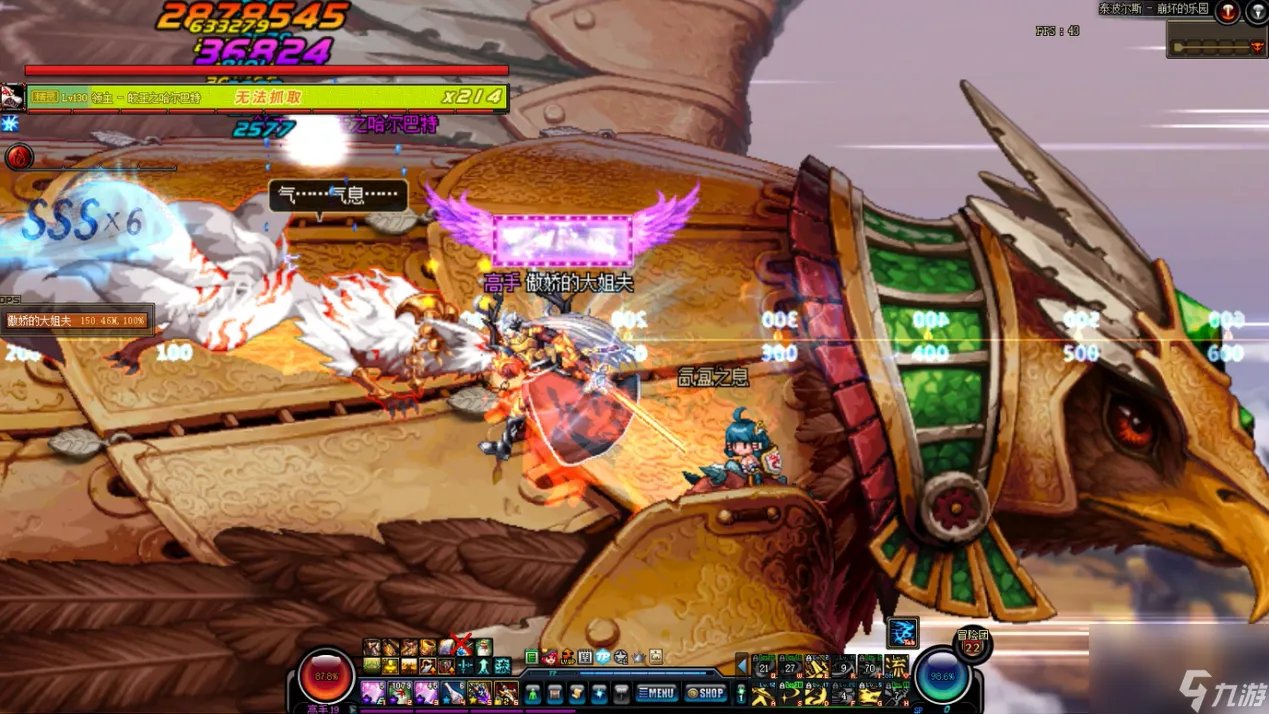Use the item in quick slot 6
The width and height of the screenshot is (1269, 714).
pos(507,692)
